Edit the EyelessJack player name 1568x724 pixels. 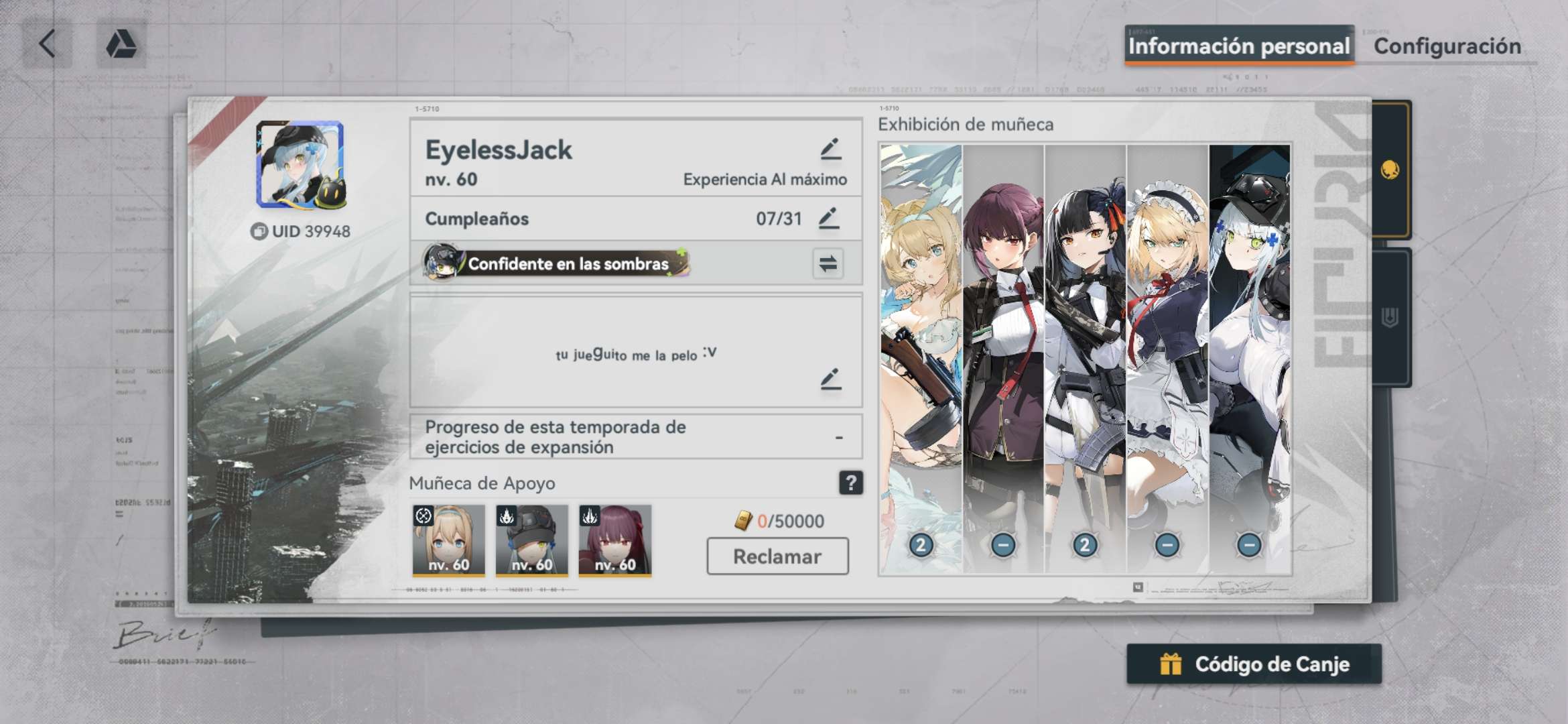coord(830,149)
